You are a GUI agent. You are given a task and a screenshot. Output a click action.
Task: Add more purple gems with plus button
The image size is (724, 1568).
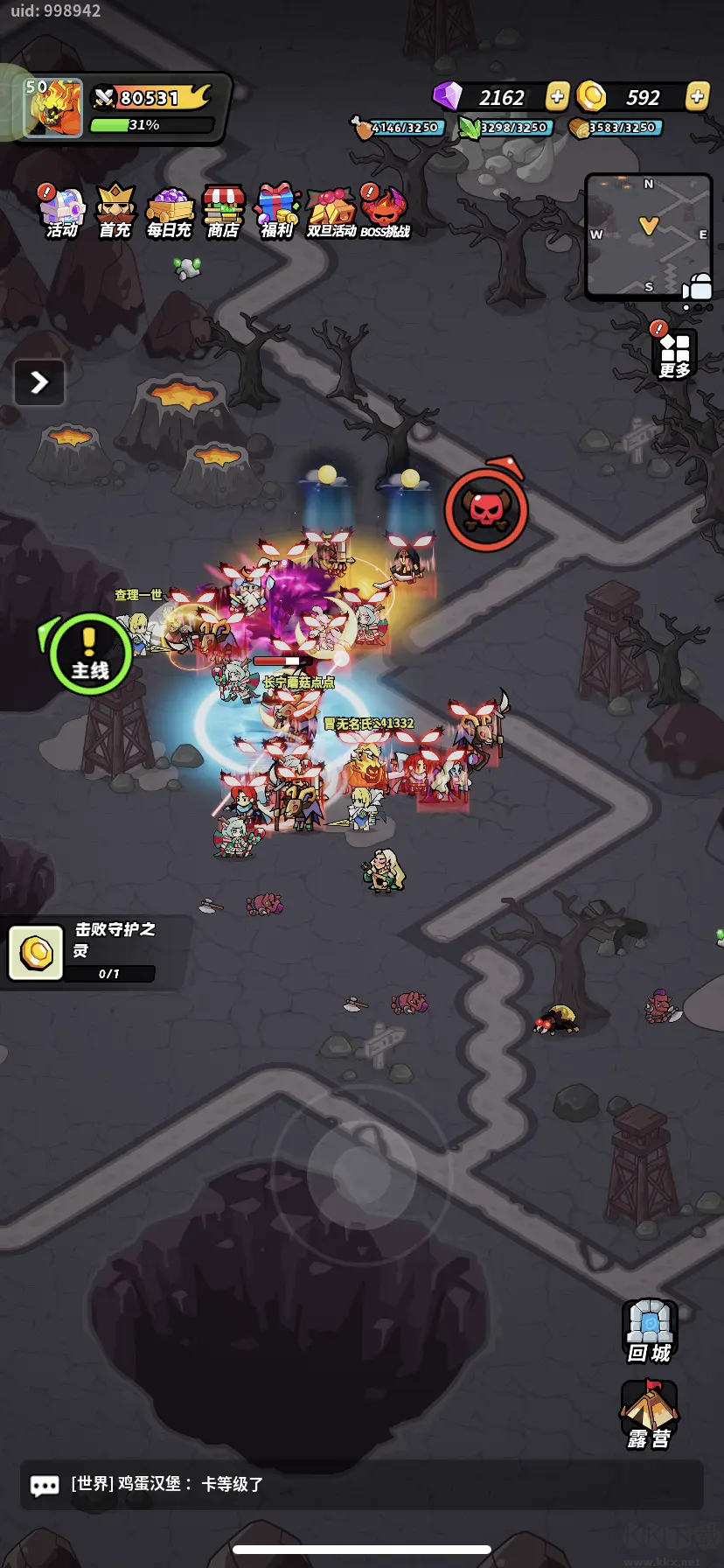click(557, 96)
